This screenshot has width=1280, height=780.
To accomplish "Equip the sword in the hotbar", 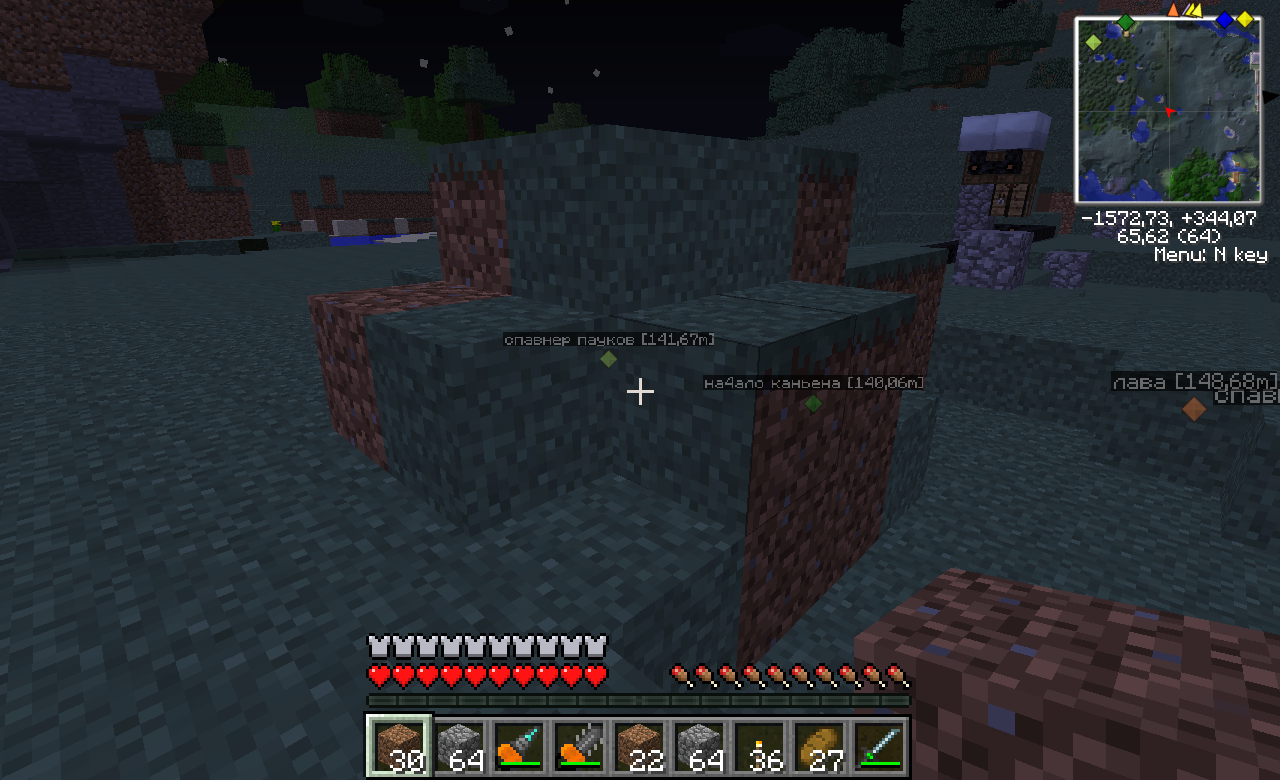I will click(x=879, y=745).
